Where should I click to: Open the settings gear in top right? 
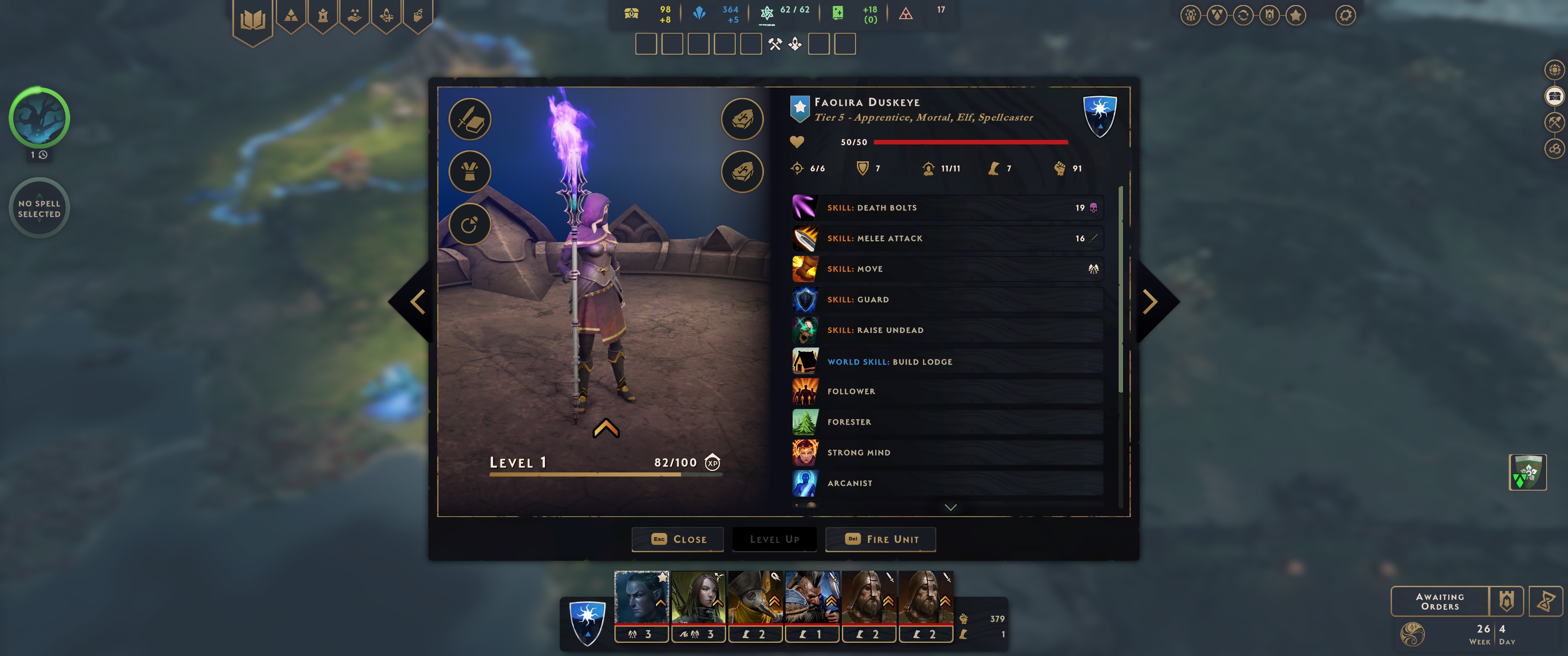coord(1346,15)
